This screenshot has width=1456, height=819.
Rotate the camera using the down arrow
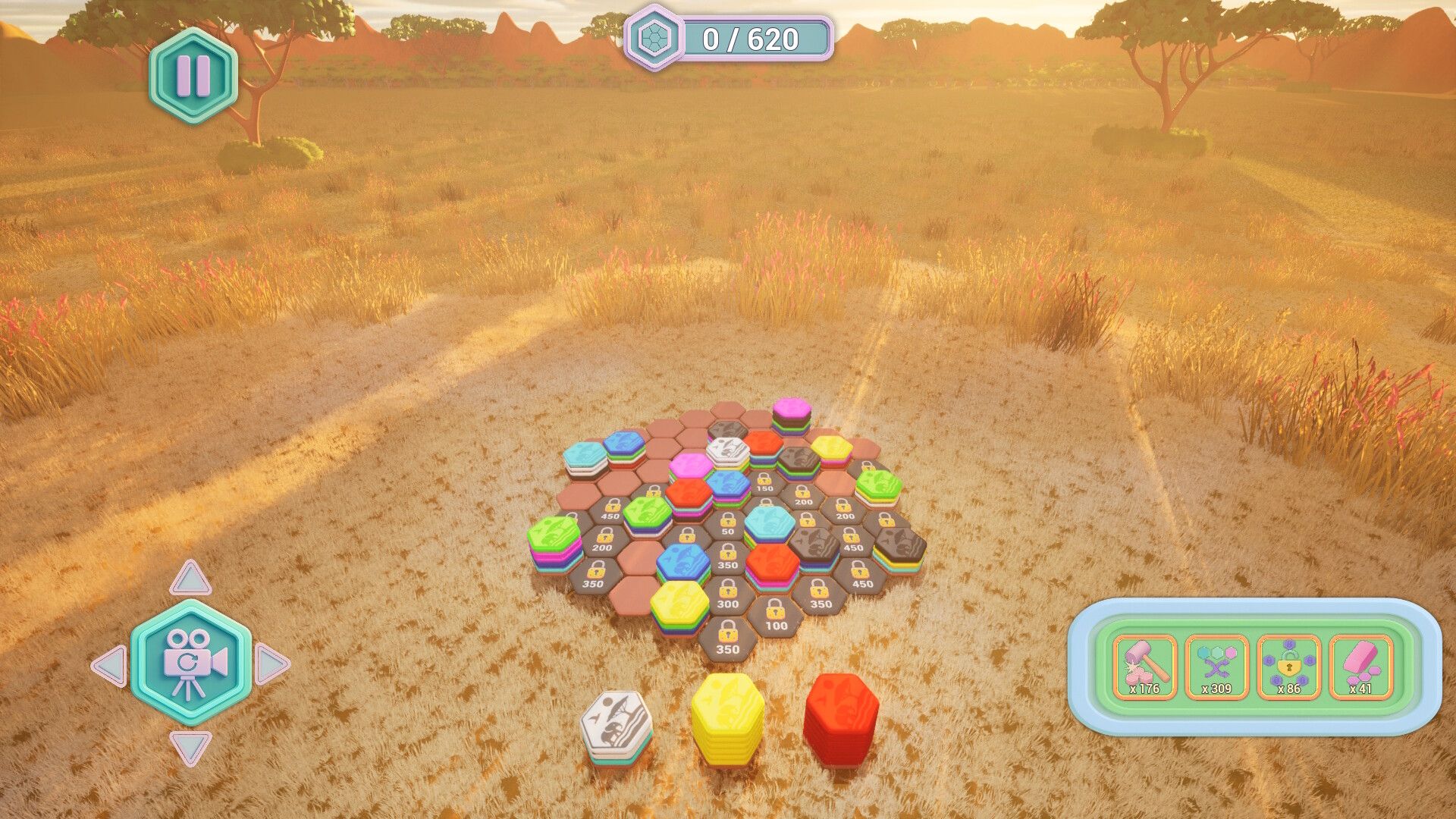click(x=190, y=746)
